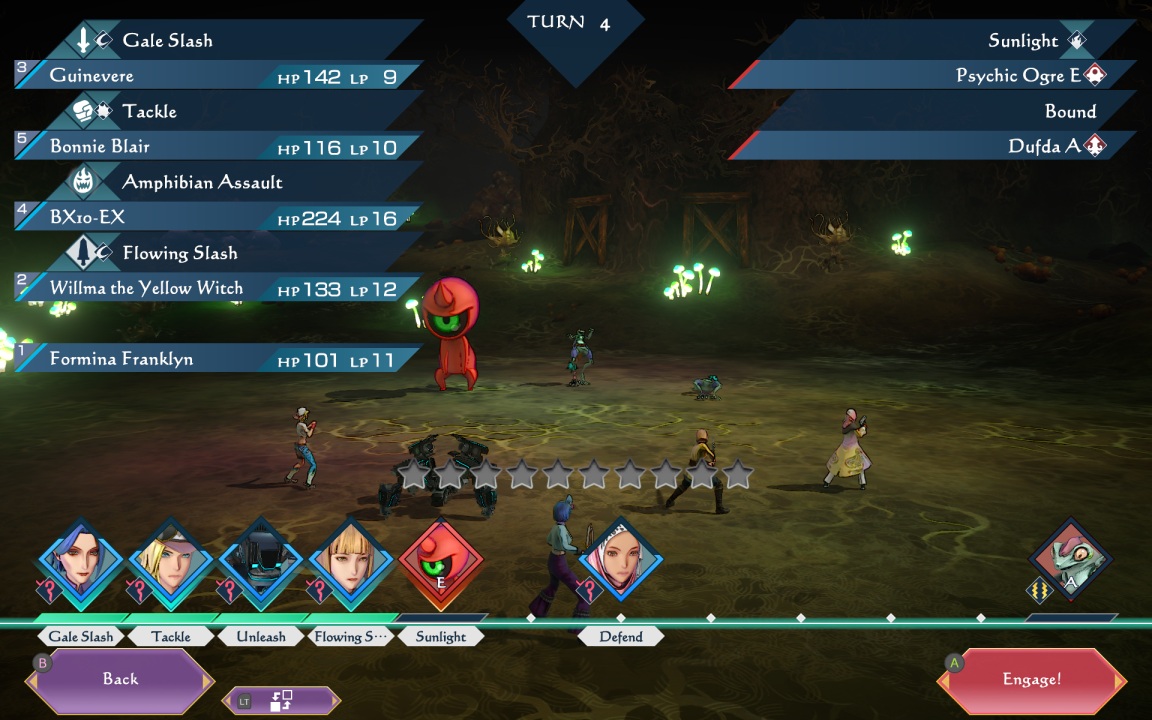Click the Tackle timeline label
The image size is (1152, 720).
click(x=171, y=637)
